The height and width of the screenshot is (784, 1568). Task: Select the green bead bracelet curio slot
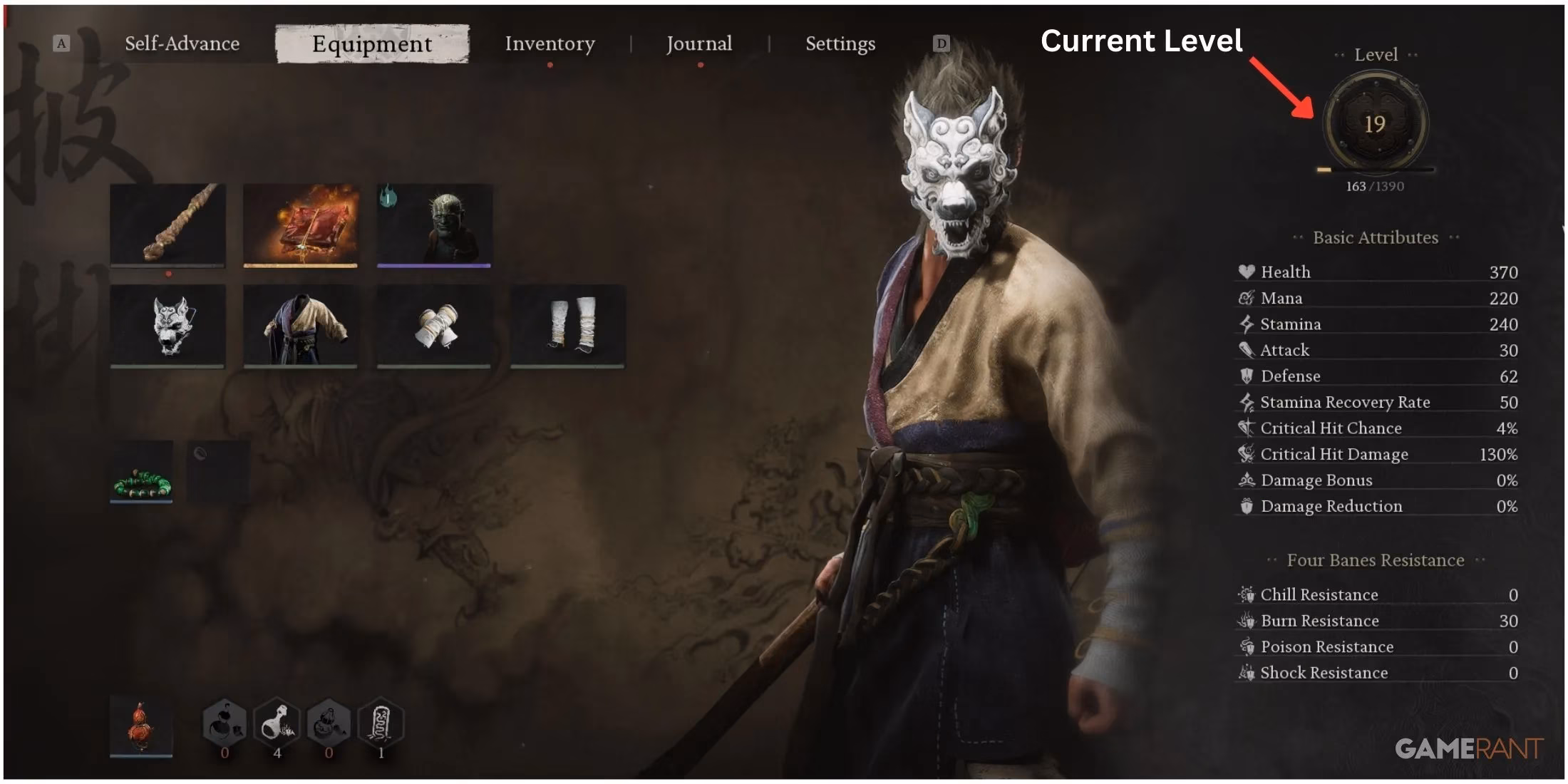140,470
